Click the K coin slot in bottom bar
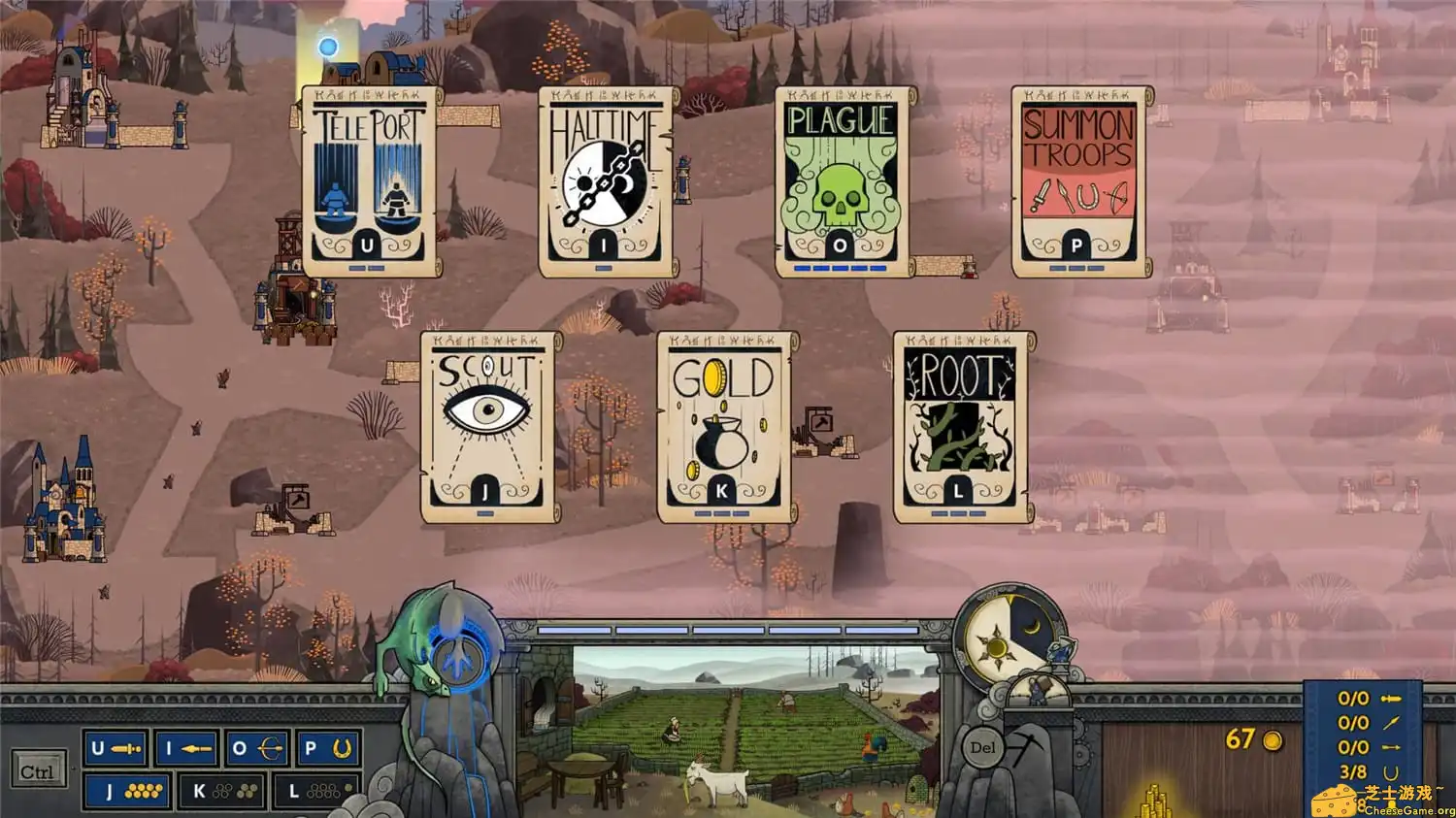This screenshot has width=1456, height=818. pyautogui.click(x=222, y=792)
